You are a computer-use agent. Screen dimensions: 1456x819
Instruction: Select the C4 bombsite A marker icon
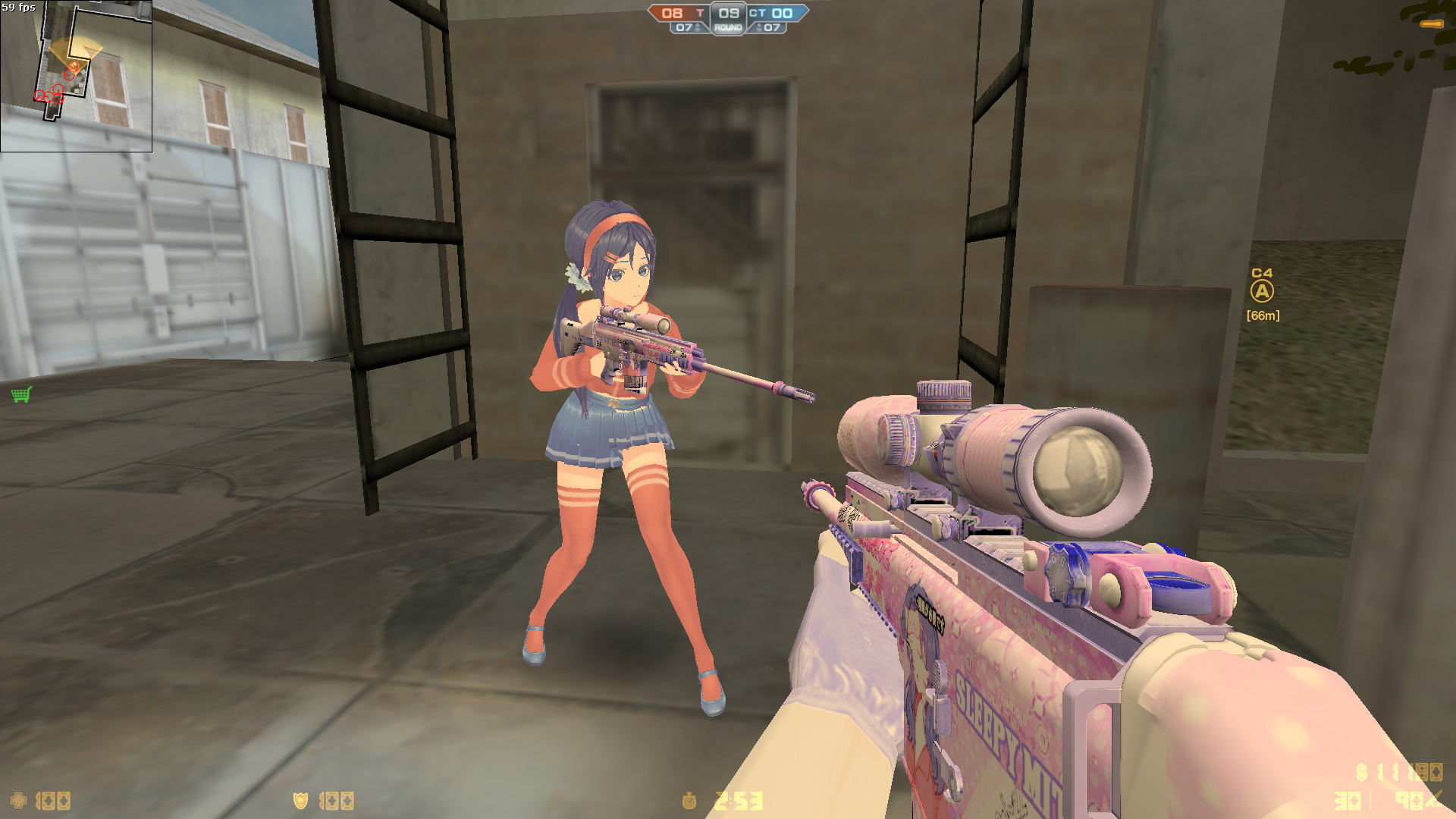[1261, 291]
